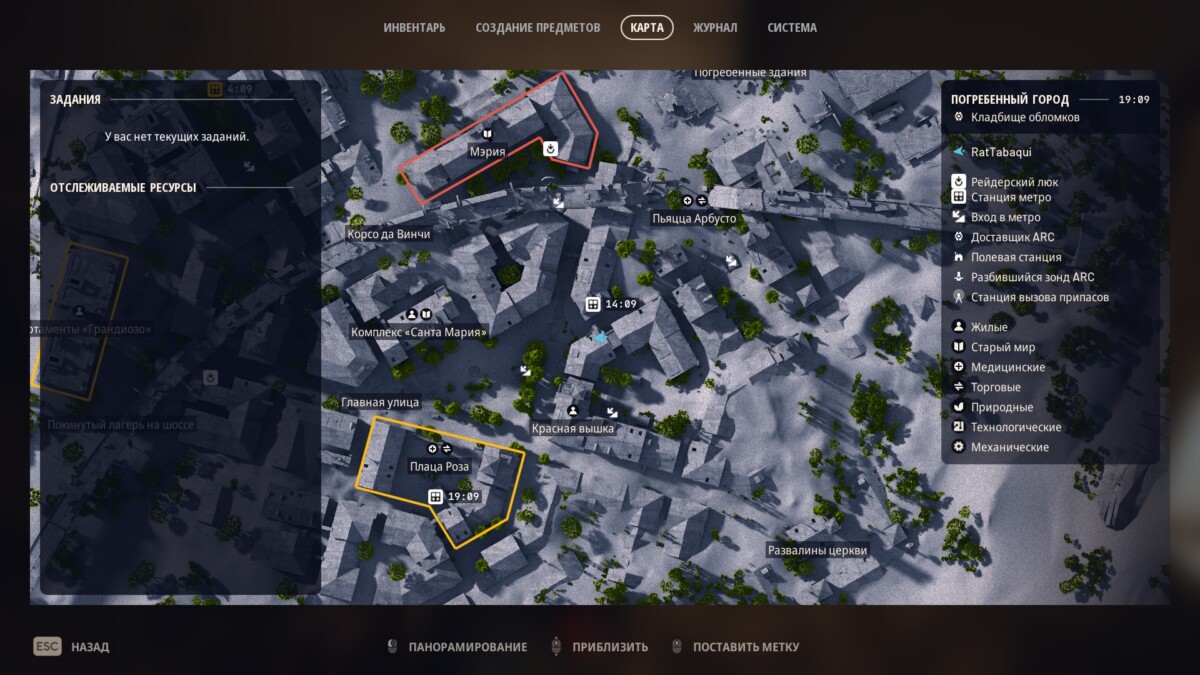1200x675 pixels.
Task: Open the Журнал tab
Action: 715,28
